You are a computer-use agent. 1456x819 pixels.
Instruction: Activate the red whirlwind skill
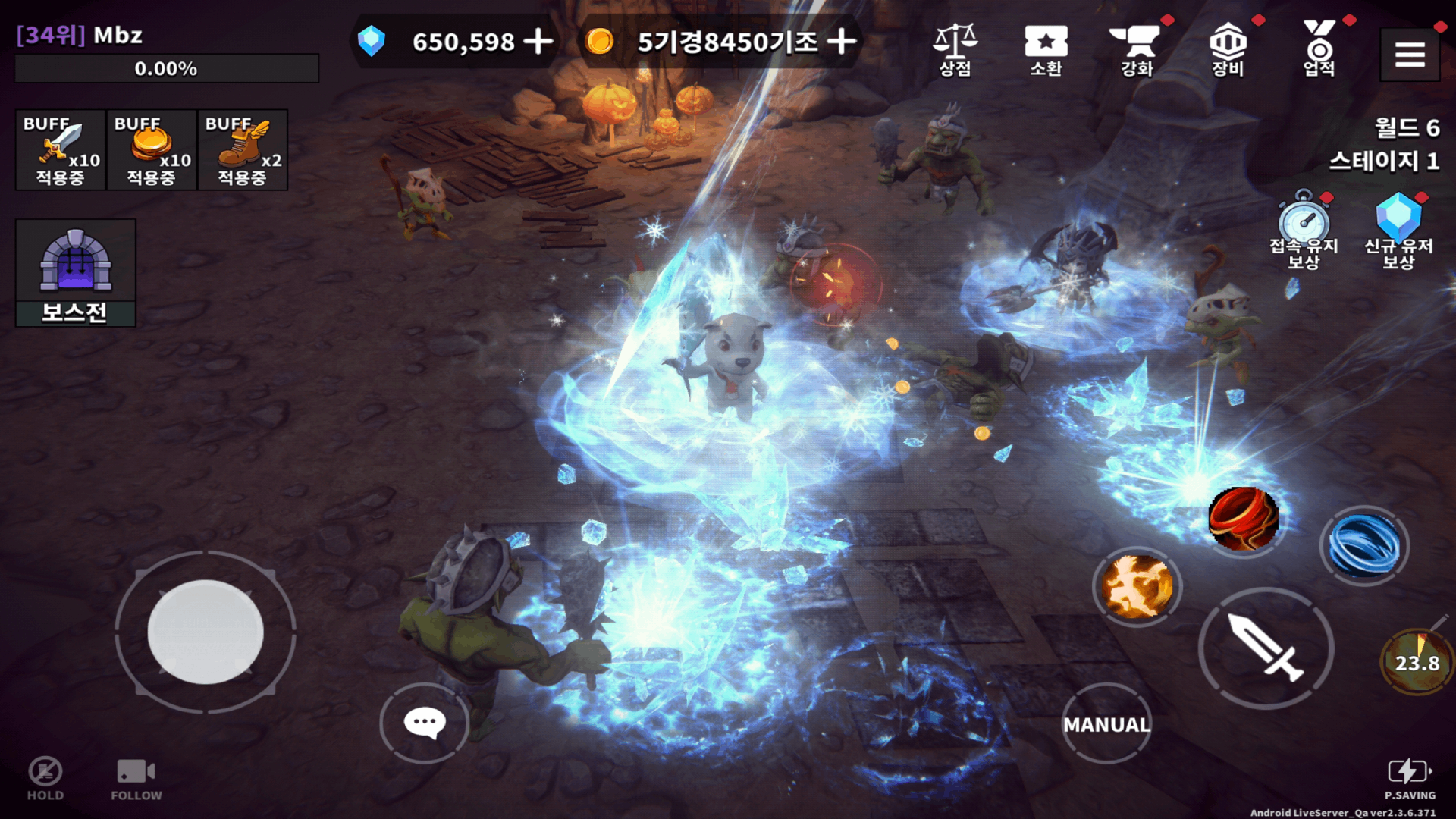1243,519
